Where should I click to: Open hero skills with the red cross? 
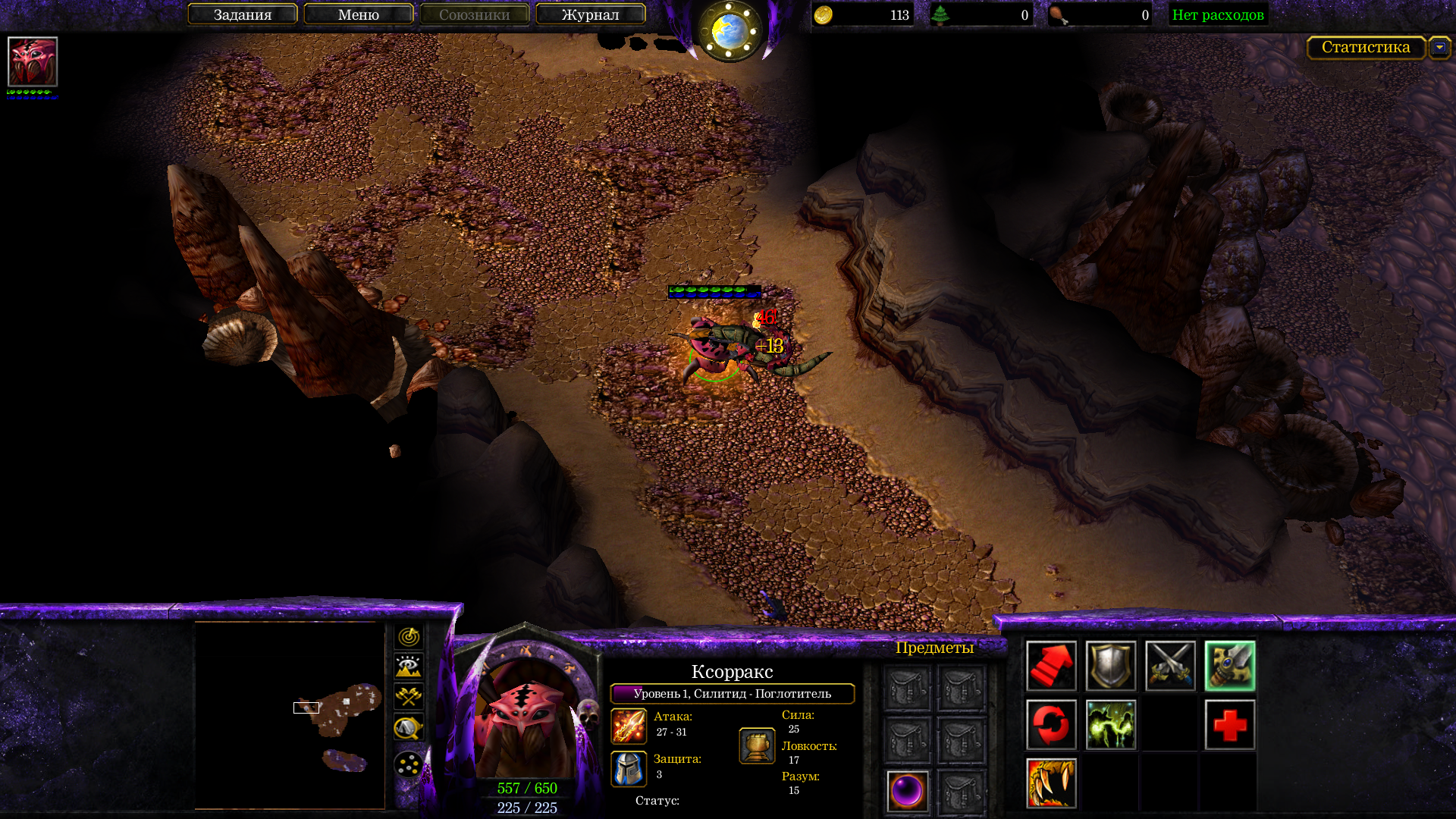(x=1229, y=725)
